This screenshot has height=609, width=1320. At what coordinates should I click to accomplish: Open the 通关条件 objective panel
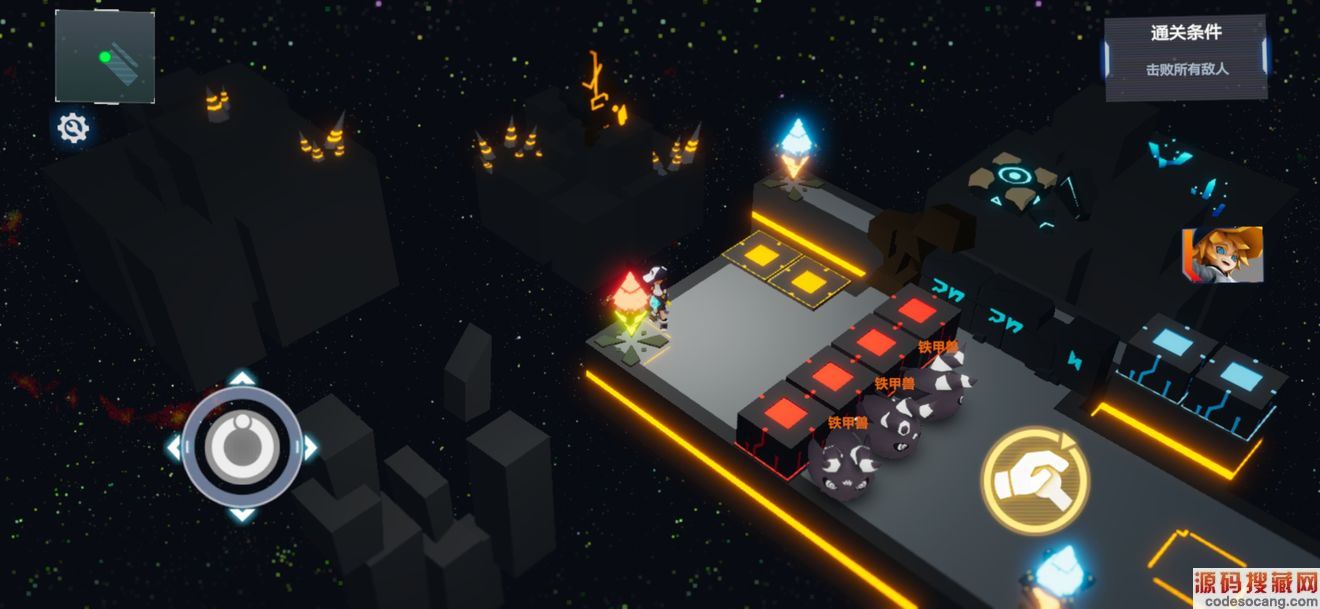(x=1186, y=57)
